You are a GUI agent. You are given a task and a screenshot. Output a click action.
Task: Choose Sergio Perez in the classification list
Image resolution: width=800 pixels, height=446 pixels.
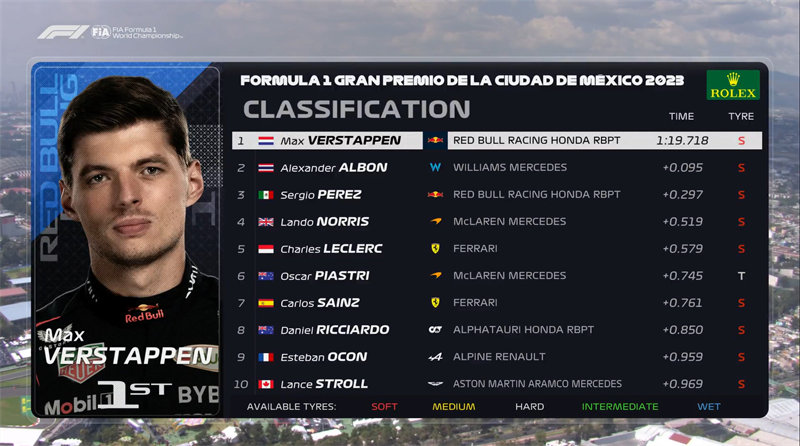pos(497,195)
